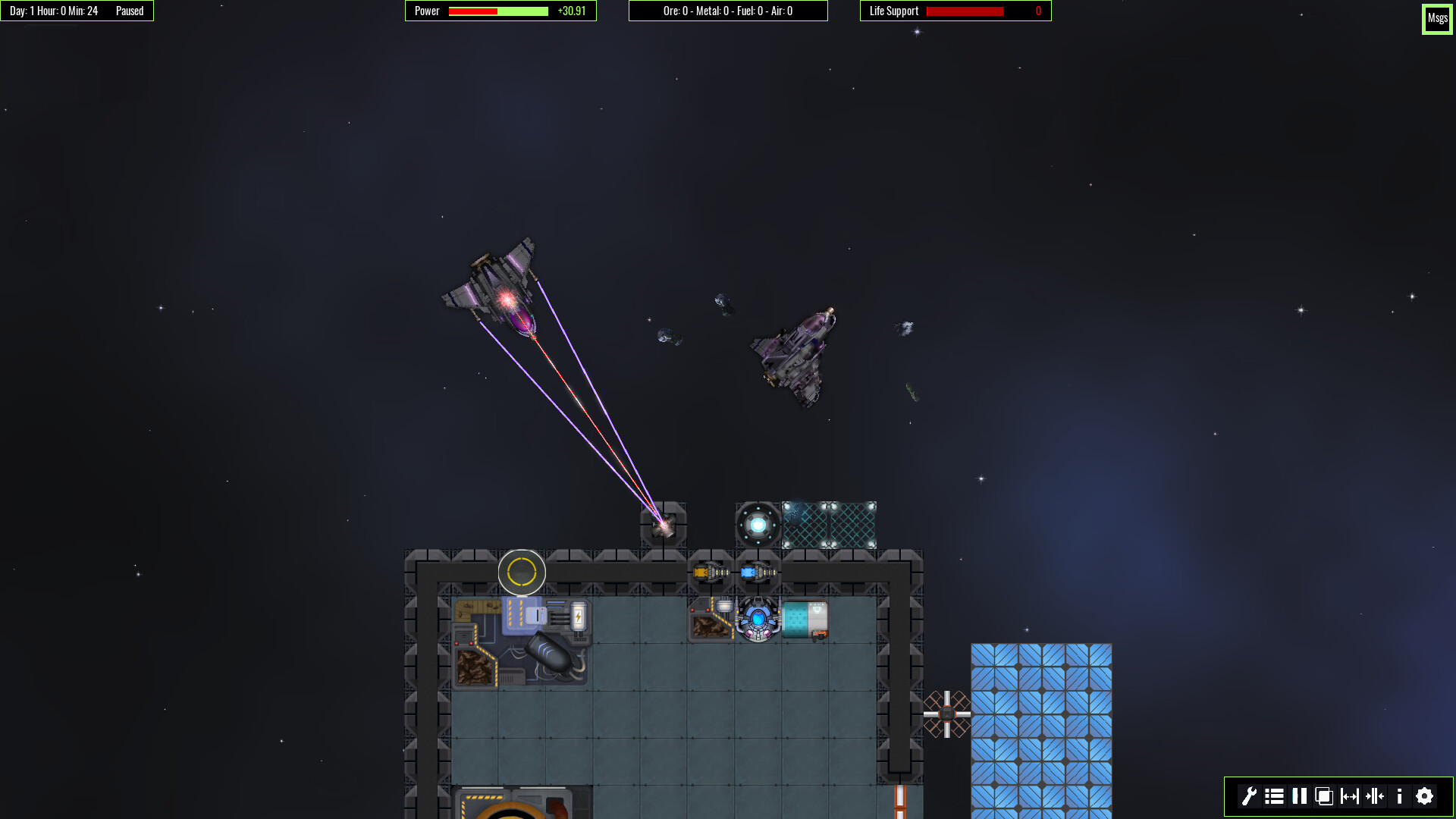
Task: Click the pause icon in the bottom toolbar
Action: tap(1299, 797)
